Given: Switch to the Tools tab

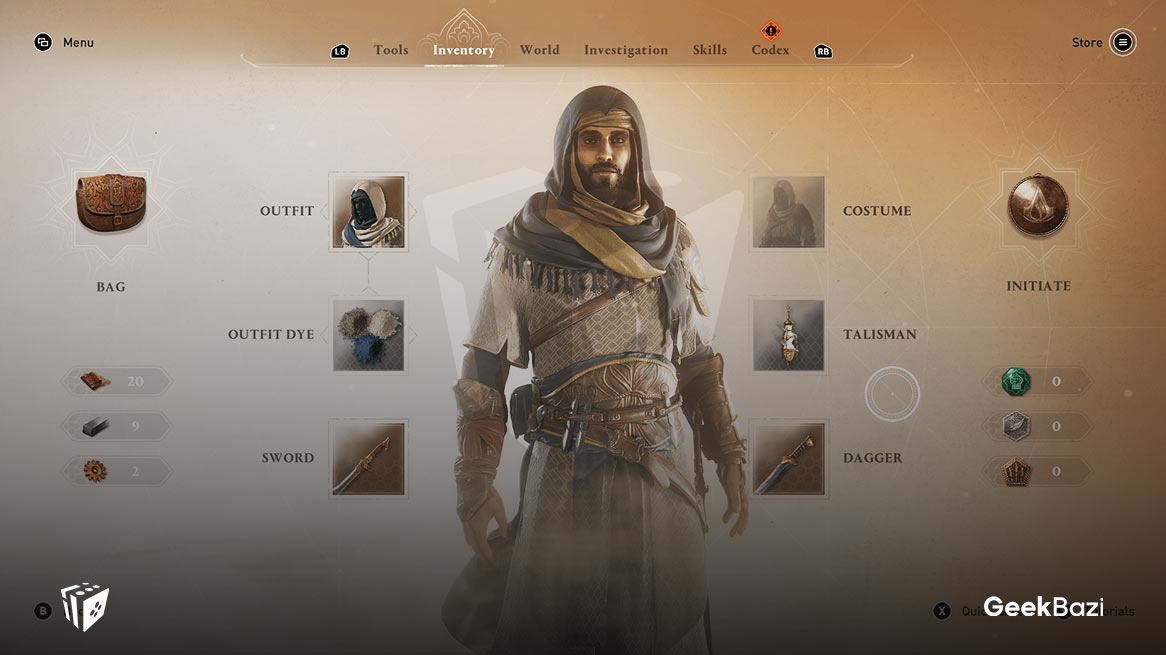Looking at the screenshot, I should point(390,50).
